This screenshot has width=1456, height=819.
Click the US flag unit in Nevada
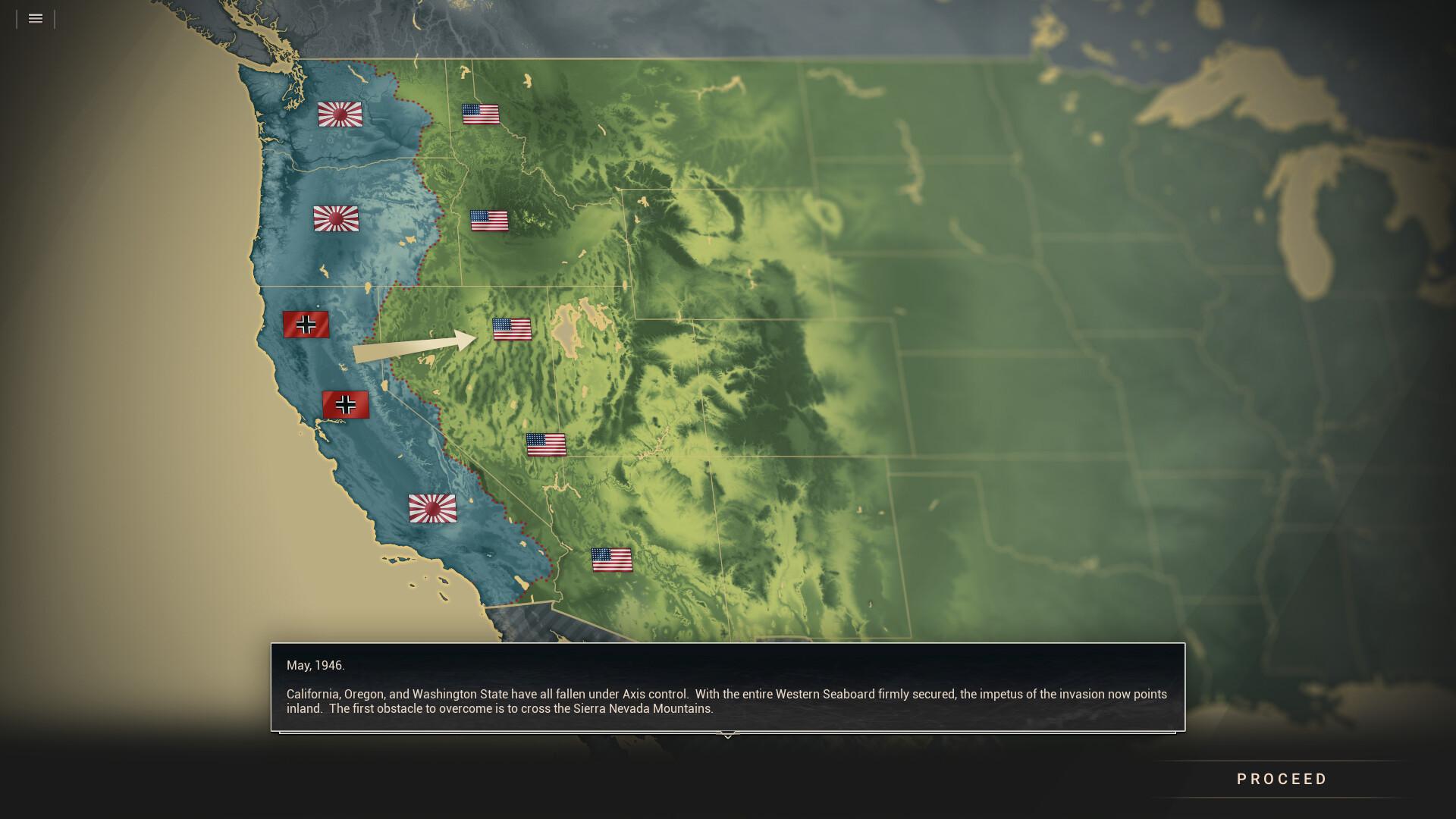pyautogui.click(x=547, y=444)
